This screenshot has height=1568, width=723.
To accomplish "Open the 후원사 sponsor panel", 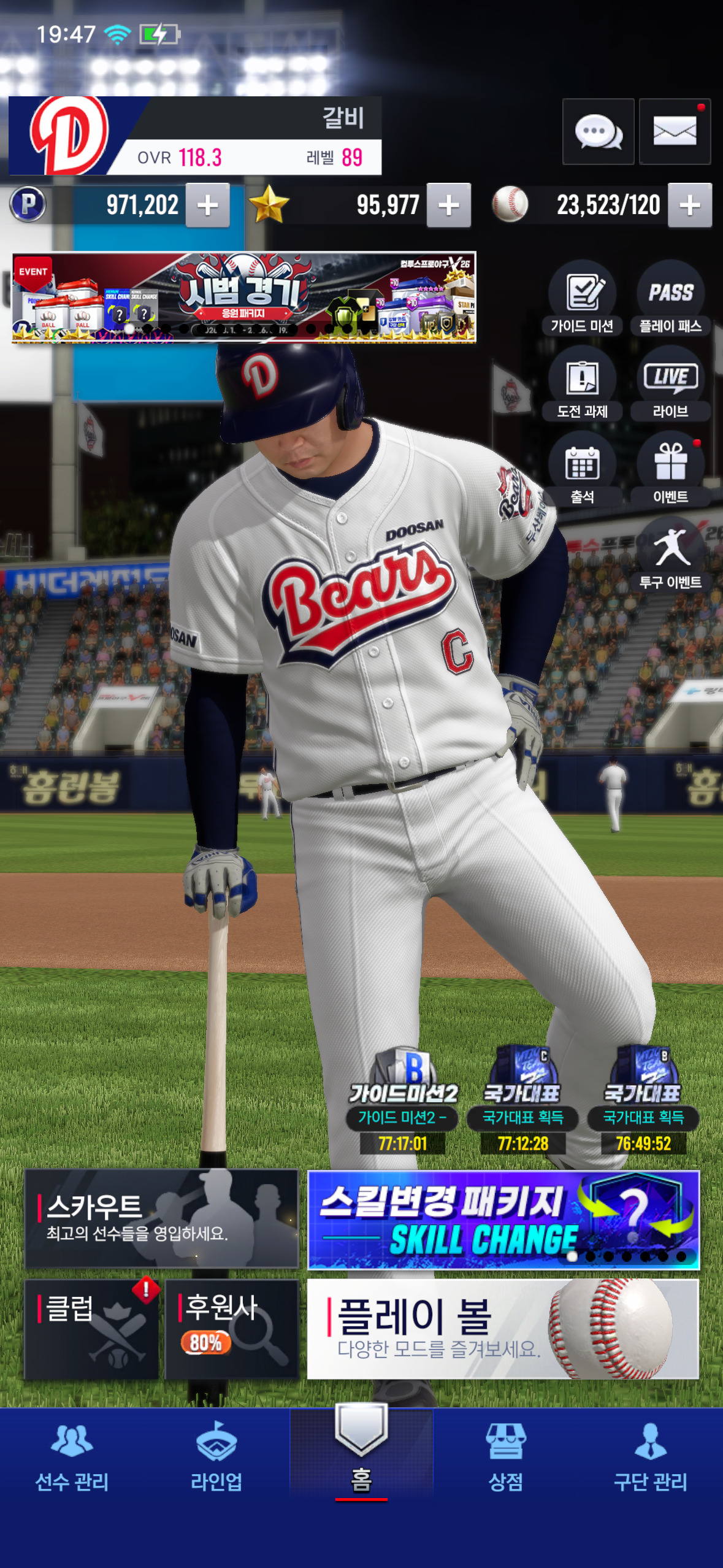I will 232,1329.
